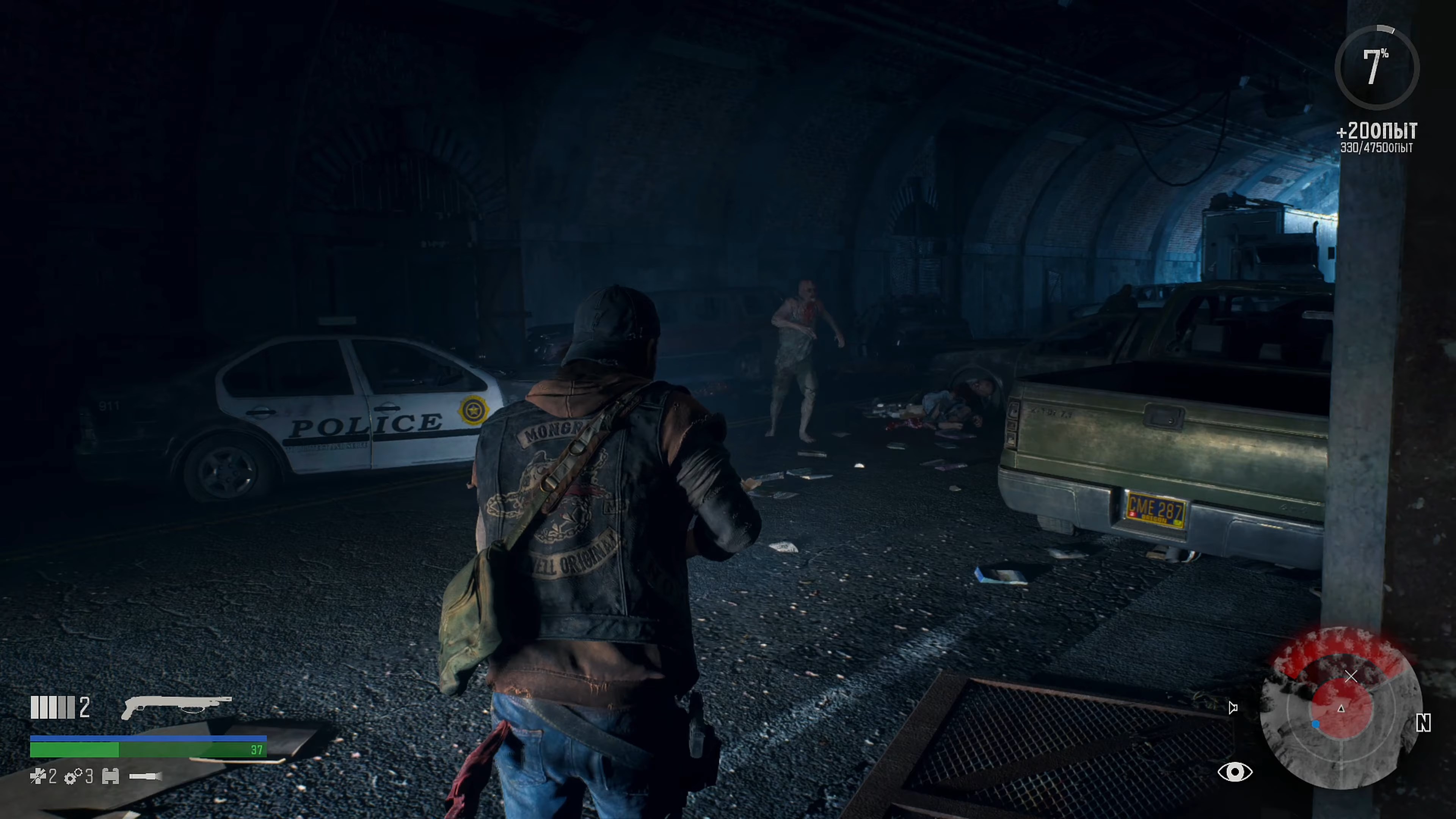
Task: Open the 7% progress circle
Action: click(1377, 67)
